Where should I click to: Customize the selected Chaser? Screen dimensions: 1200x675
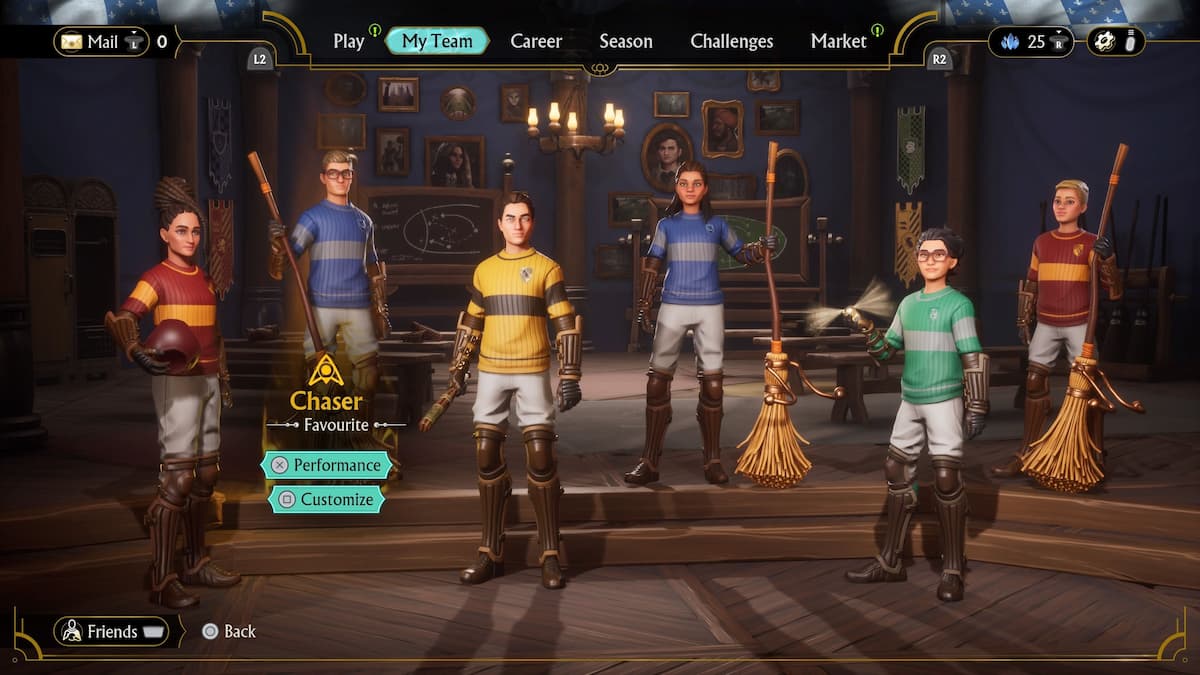[326, 499]
